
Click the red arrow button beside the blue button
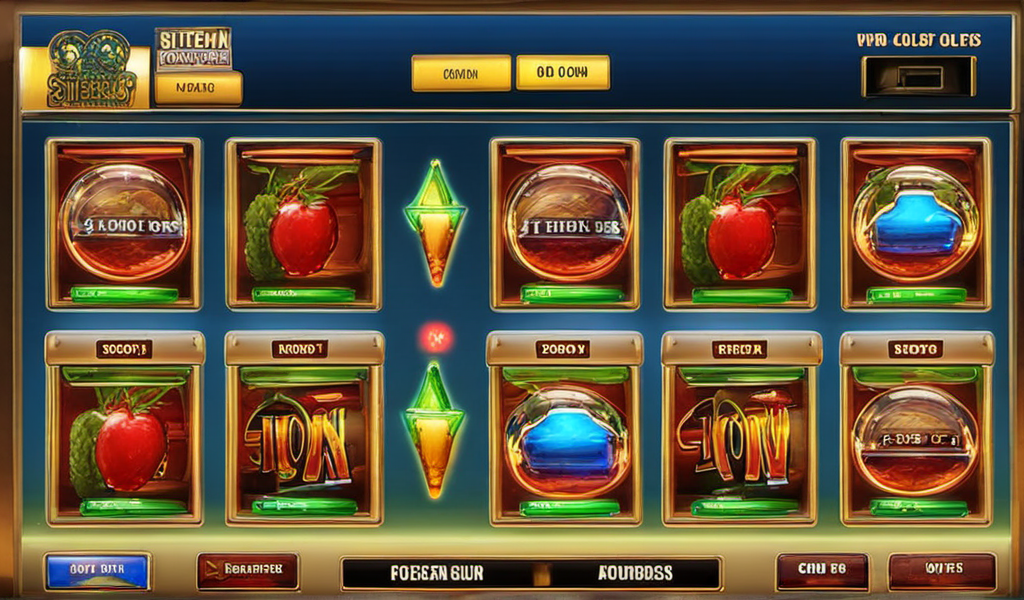pos(247,571)
